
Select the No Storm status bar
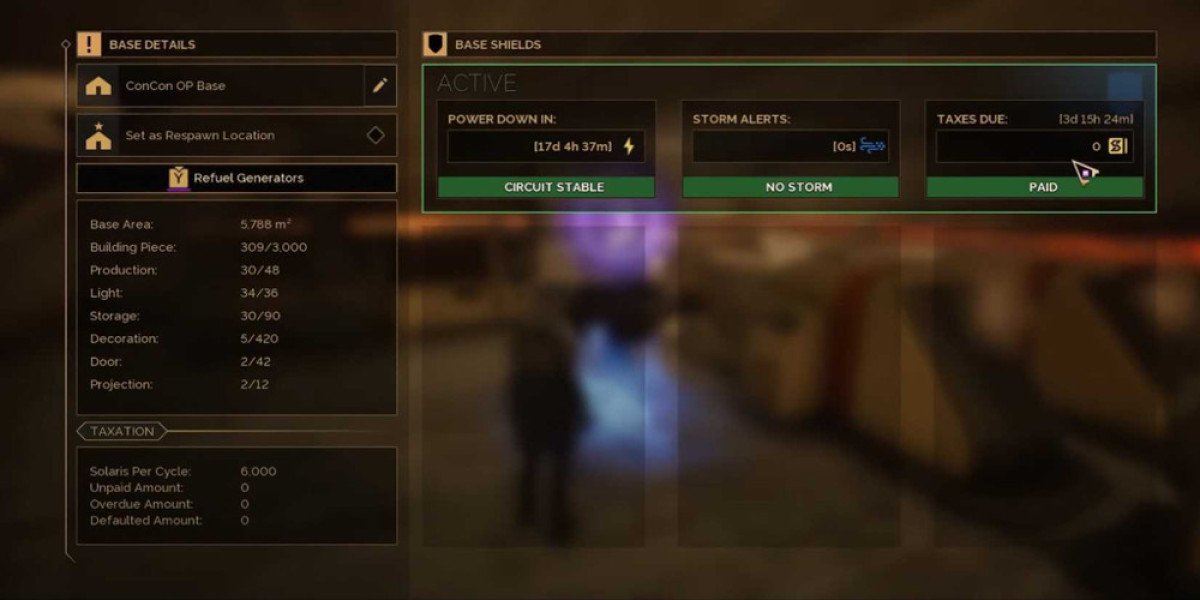click(x=791, y=187)
